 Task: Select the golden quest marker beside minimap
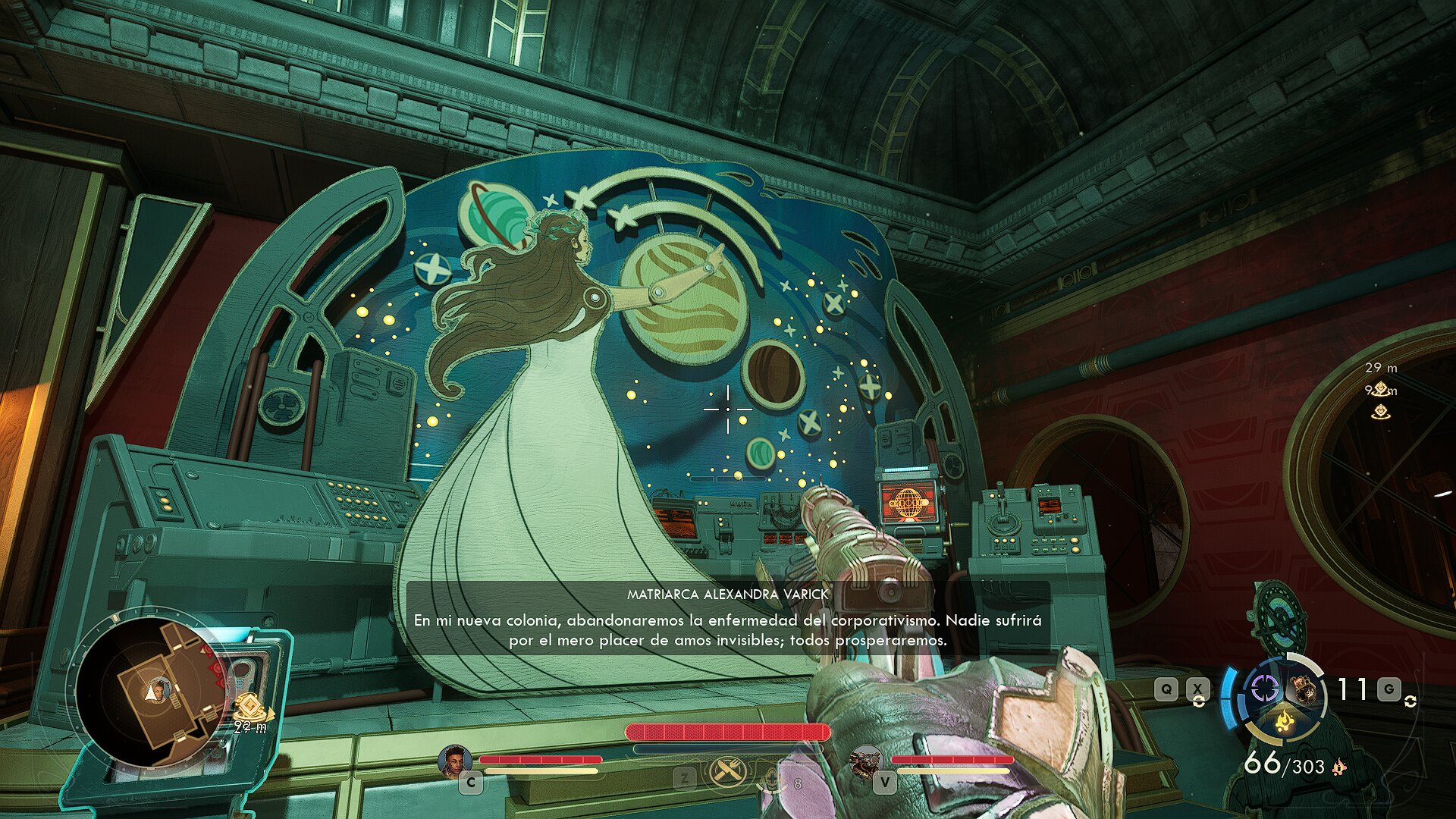pos(249,708)
